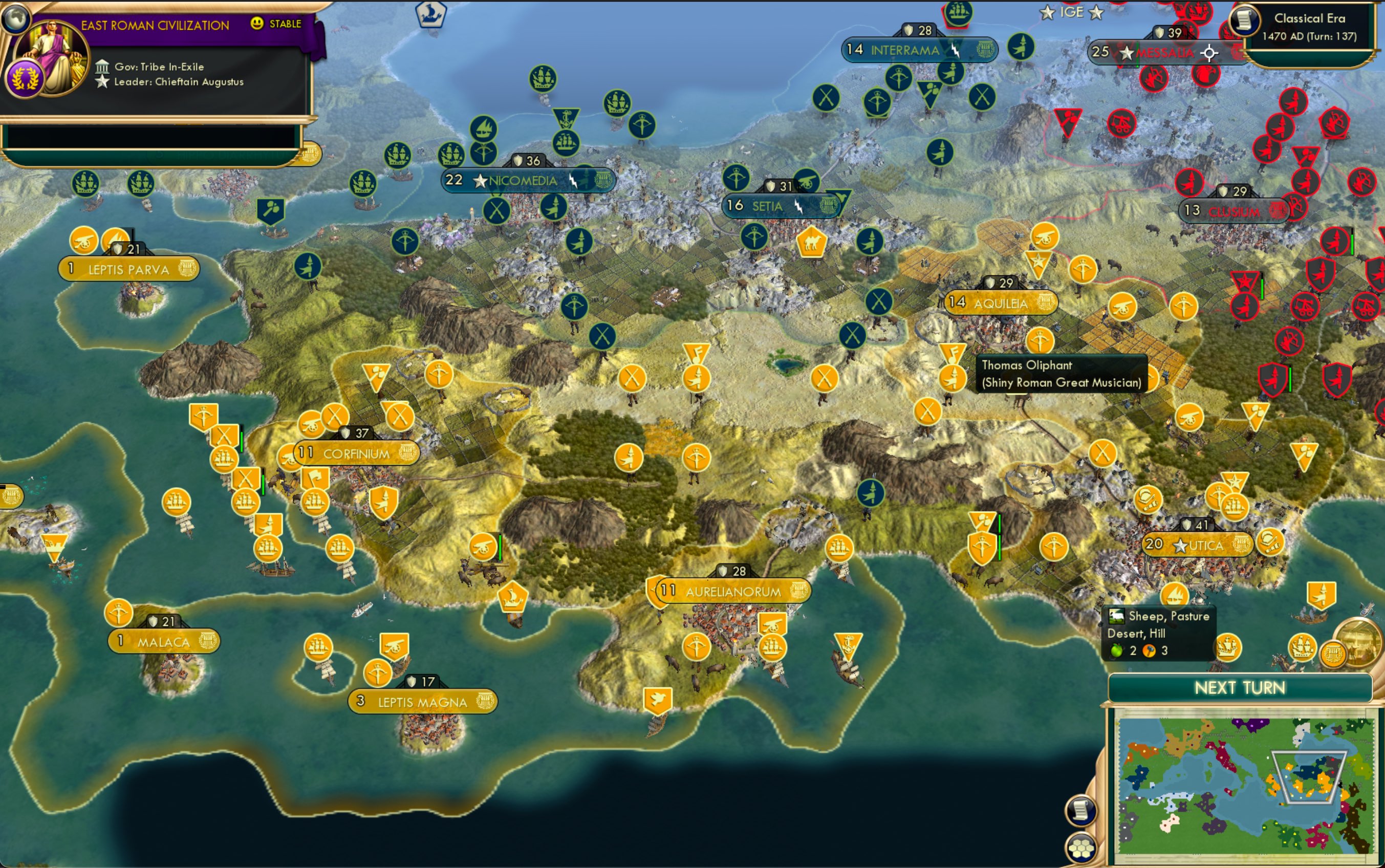The image size is (1385, 868).
Task: Open the Malaca city banner
Action: (164, 642)
